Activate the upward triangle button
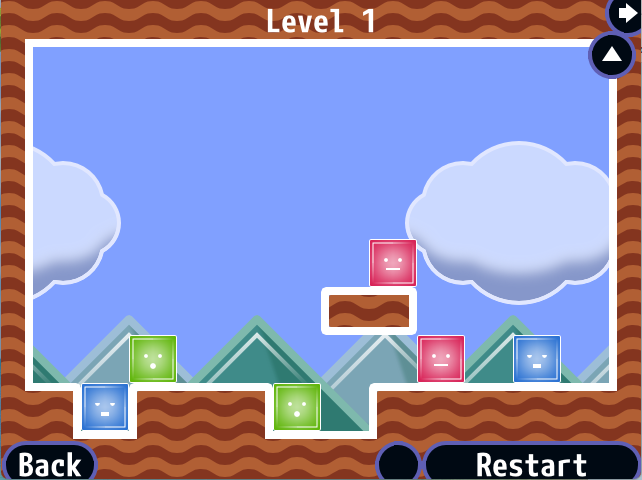642x480 pixels. [612, 55]
